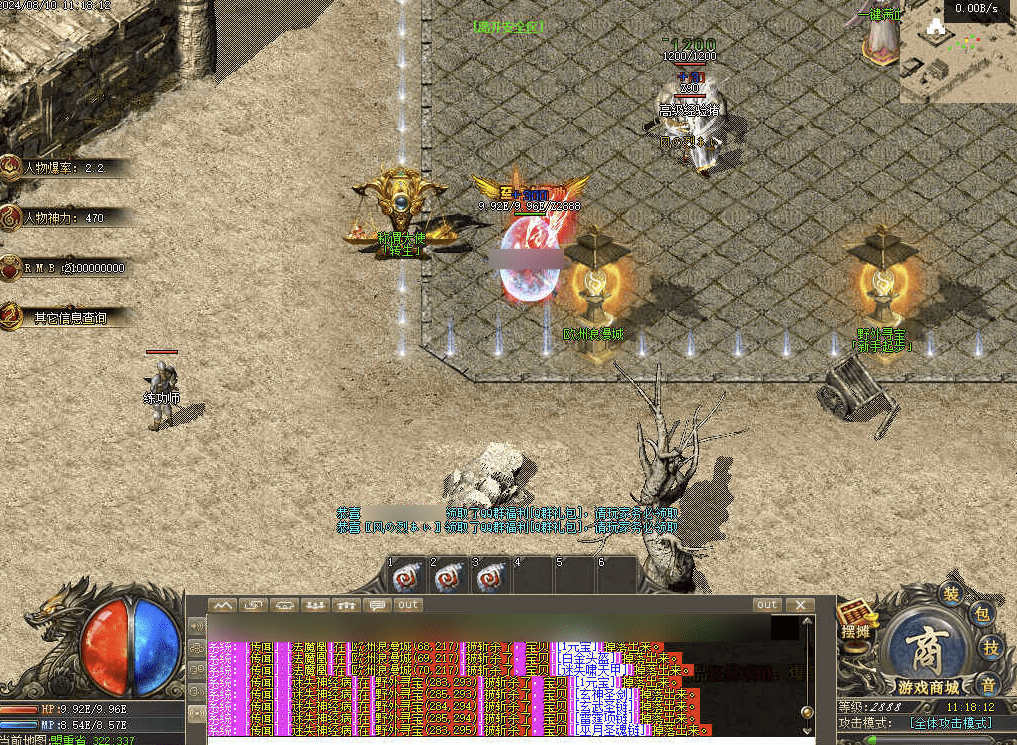Toggle the 音 sound button
This screenshot has height=745, width=1017.
(x=987, y=684)
